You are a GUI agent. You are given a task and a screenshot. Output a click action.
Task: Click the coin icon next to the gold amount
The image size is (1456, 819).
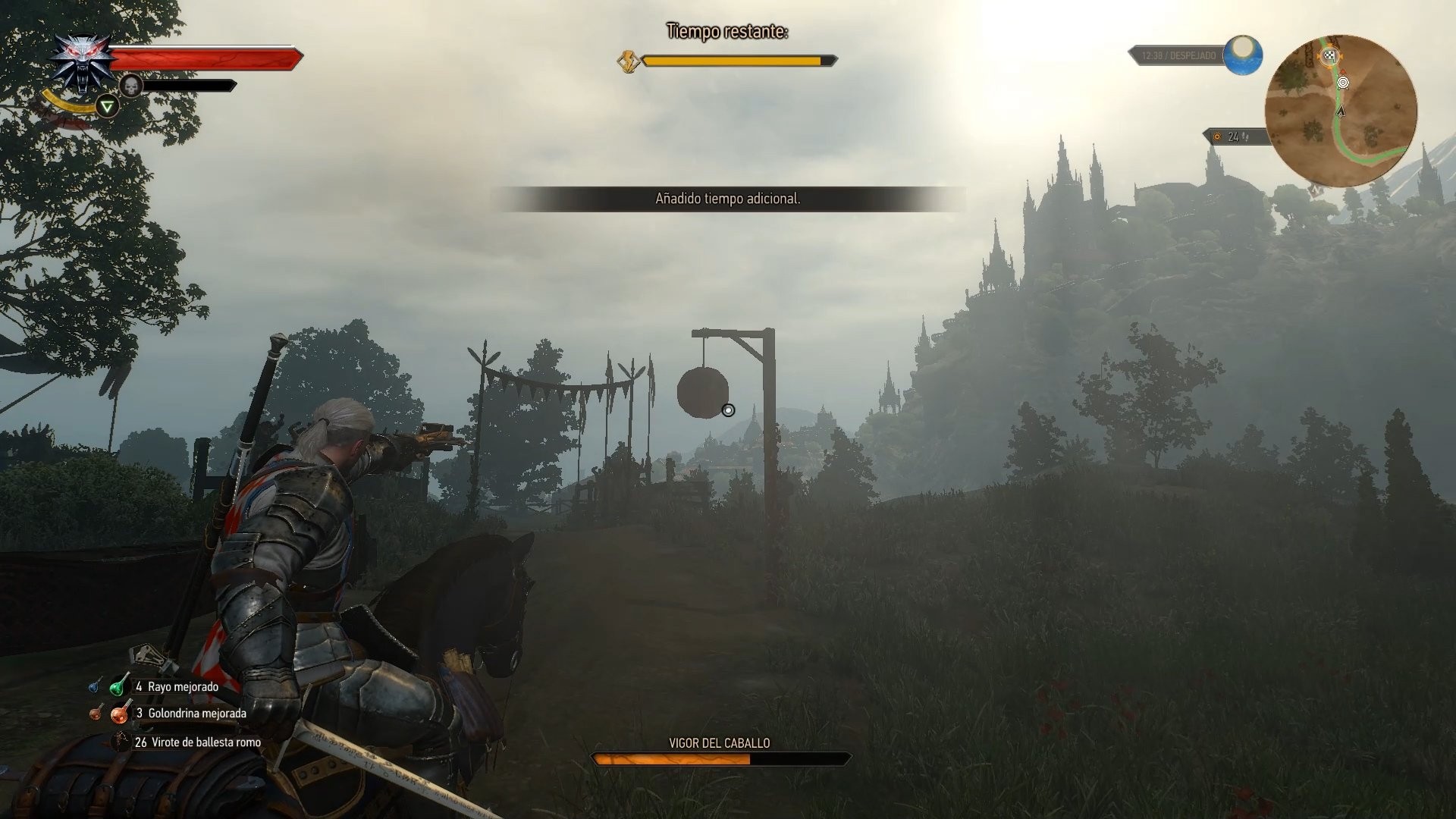(1216, 137)
